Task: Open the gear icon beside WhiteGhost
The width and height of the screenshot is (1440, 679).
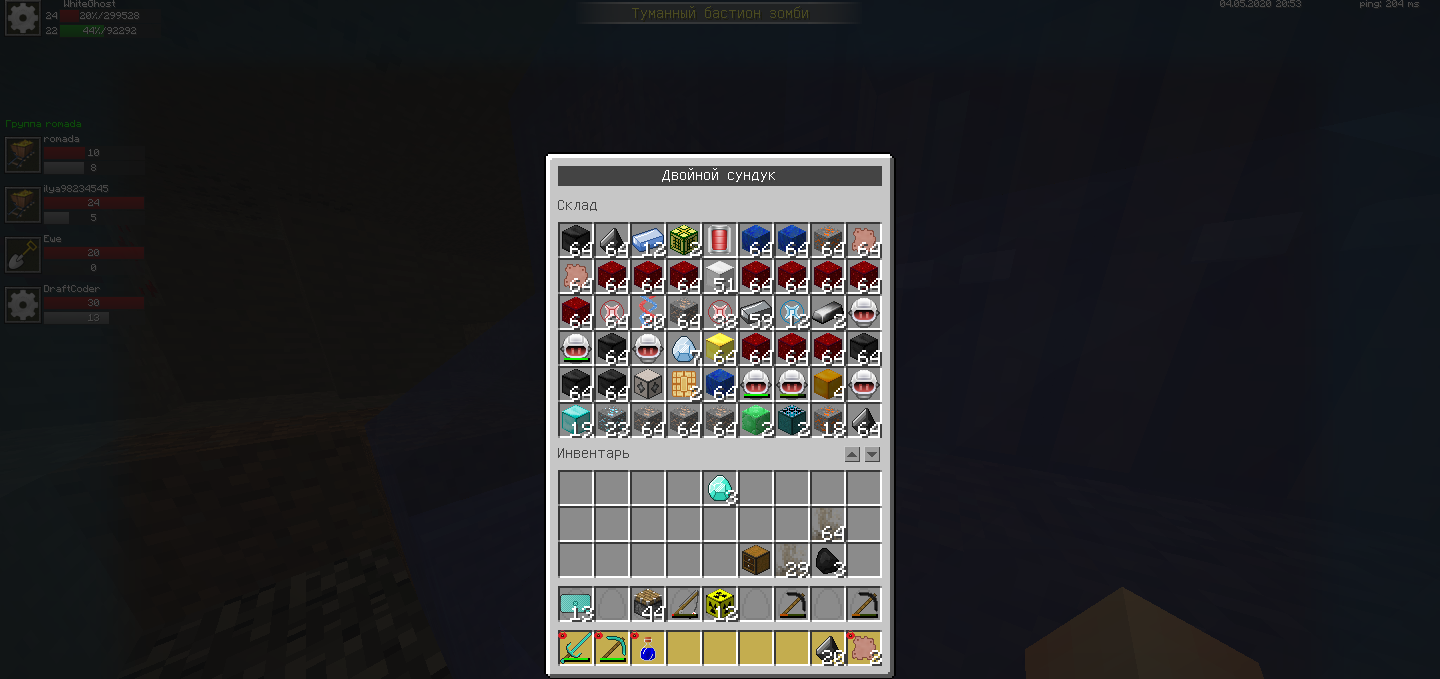Action: coord(22,18)
